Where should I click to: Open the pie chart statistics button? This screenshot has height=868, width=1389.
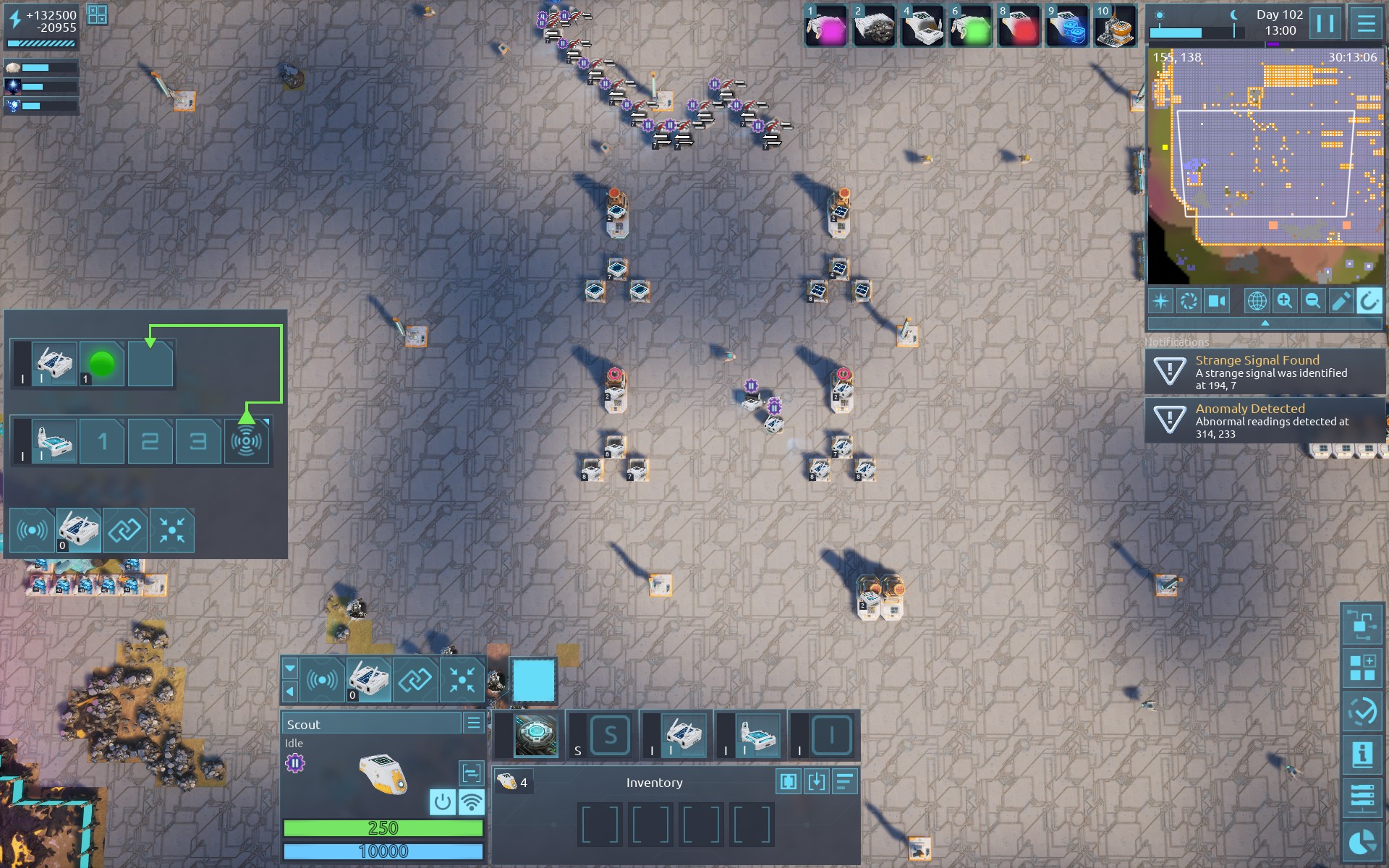click(x=1362, y=842)
